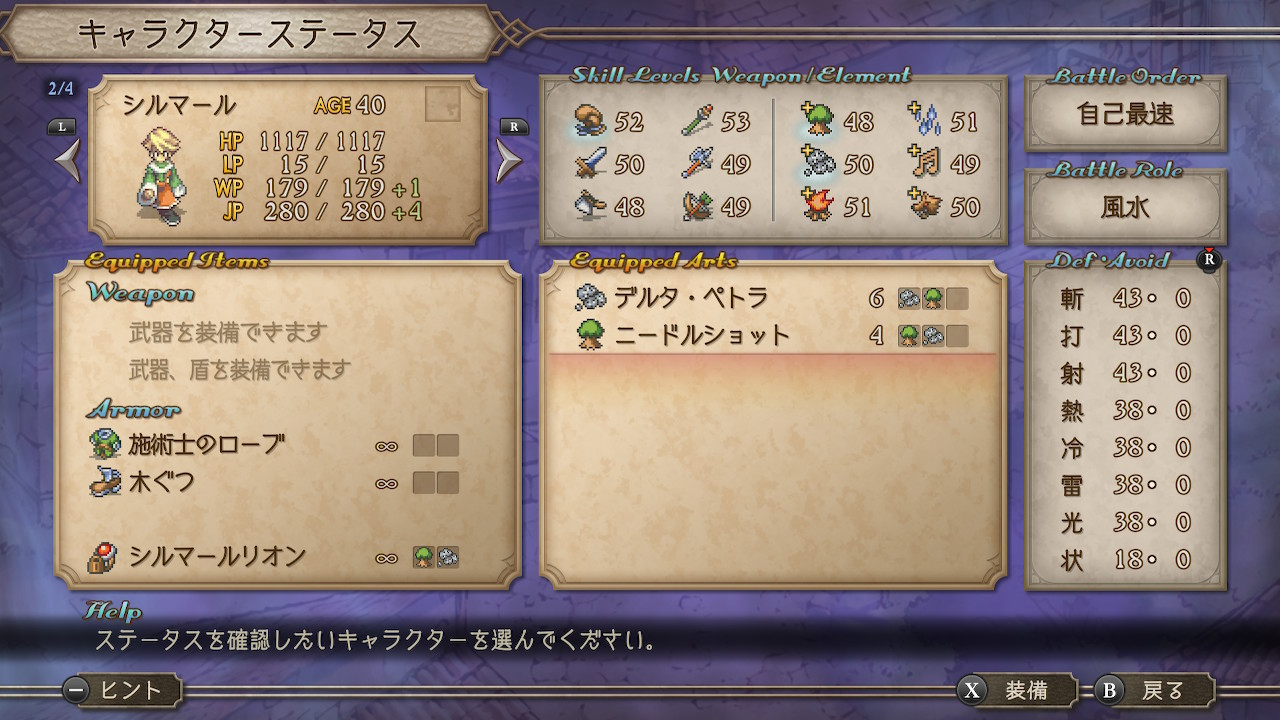Toggle the Def/Avoid panel's R switch

tap(1209, 260)
